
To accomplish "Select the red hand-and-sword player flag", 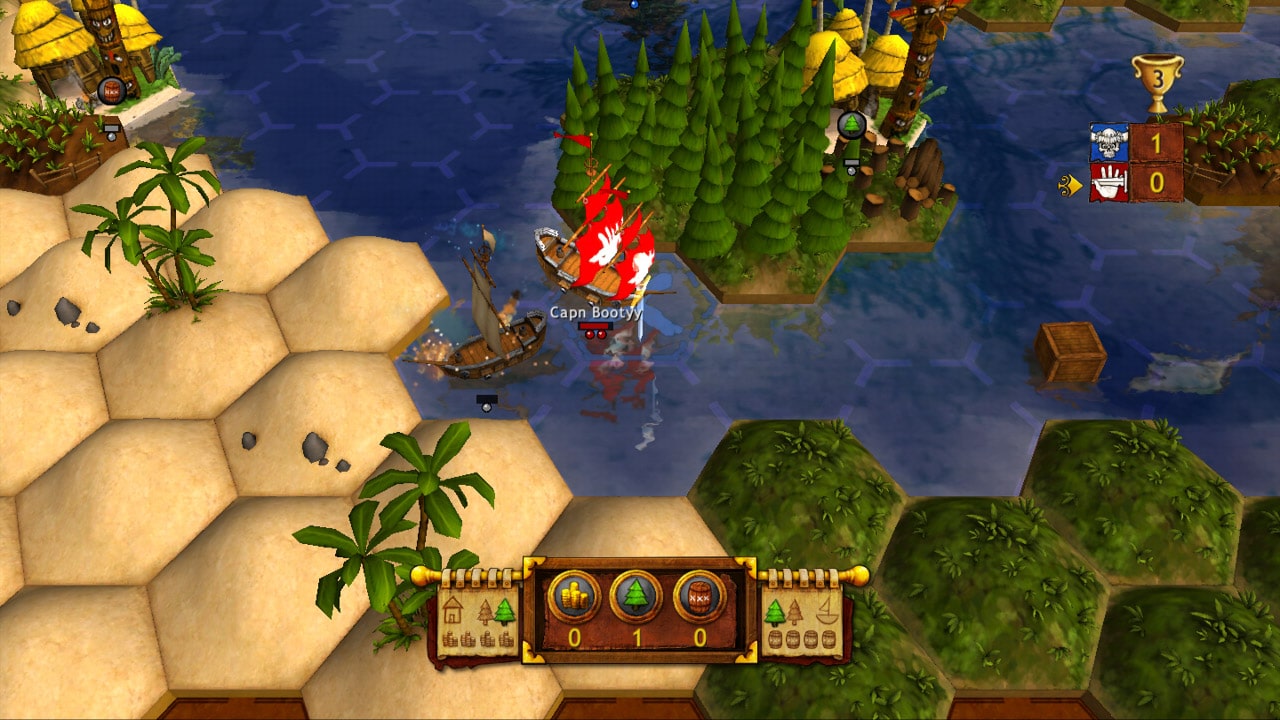I will [1109, 182].
